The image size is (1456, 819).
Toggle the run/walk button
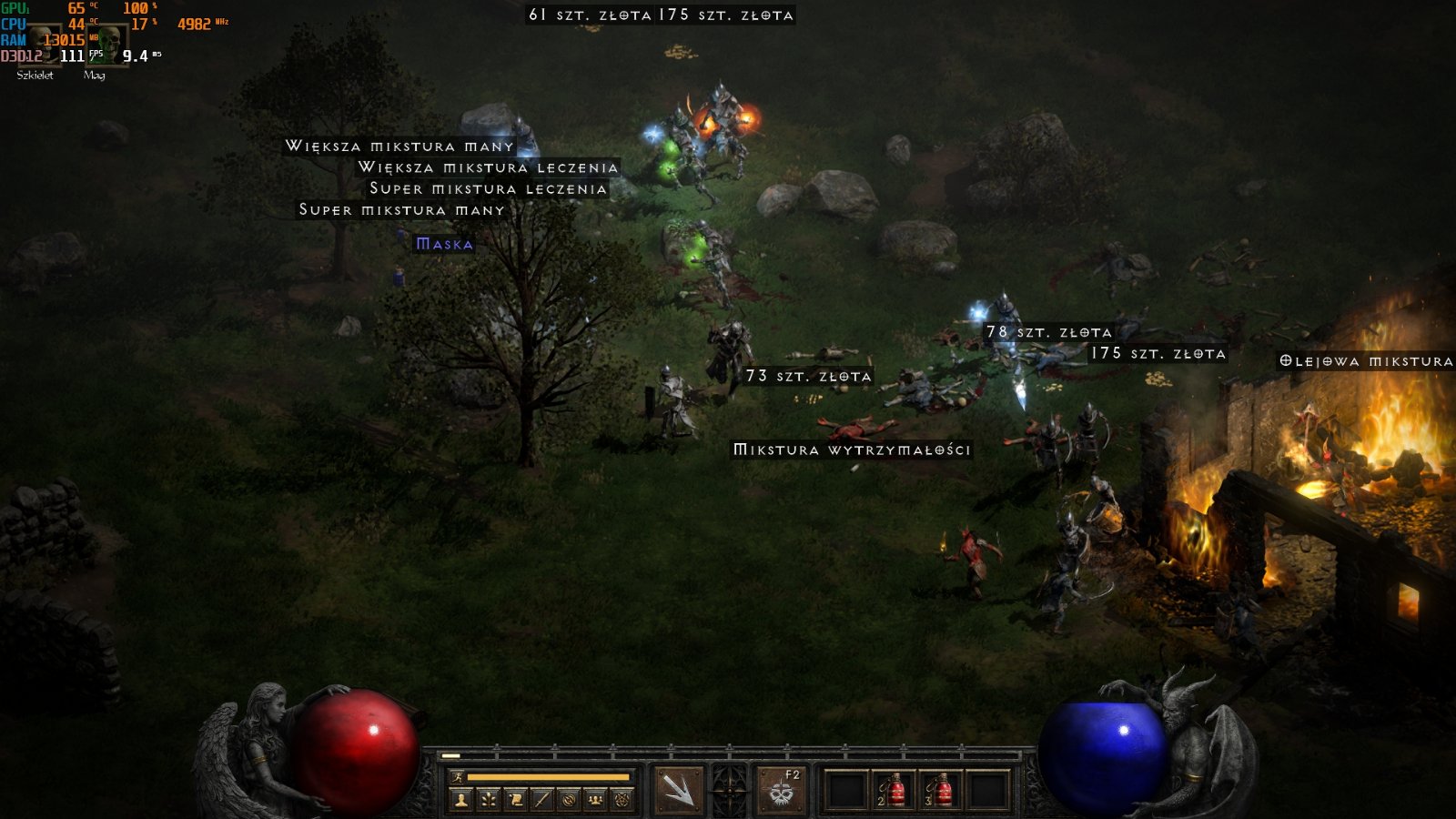(458, 777)
